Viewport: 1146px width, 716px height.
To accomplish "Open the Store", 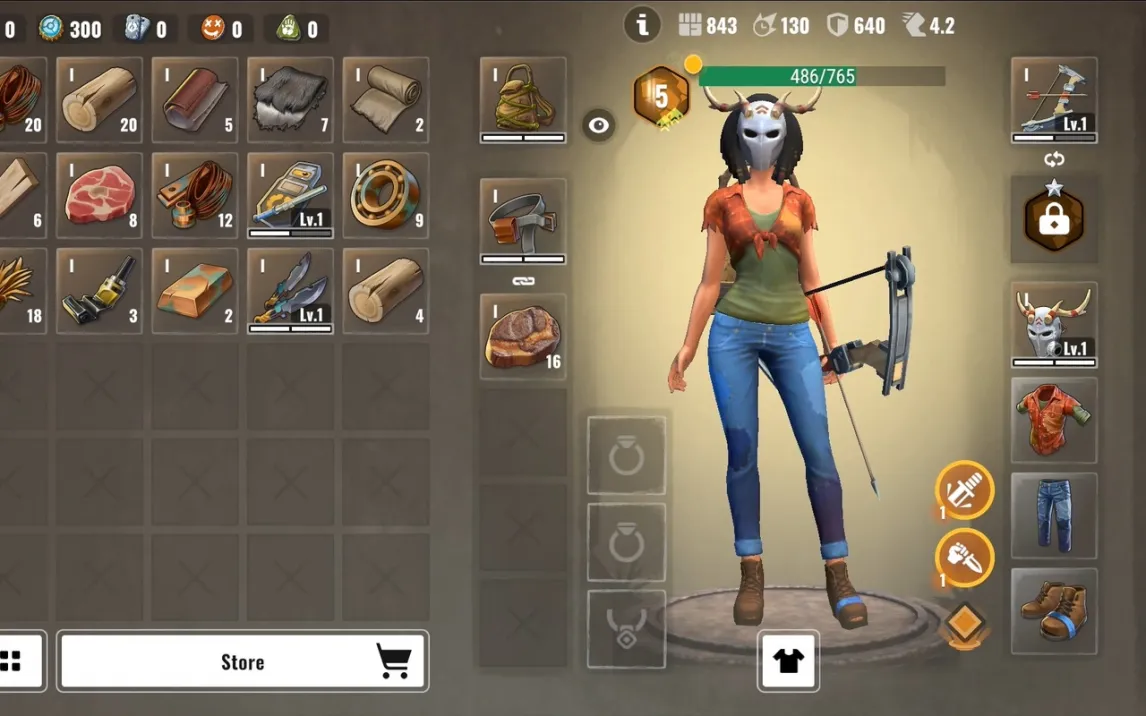I will click(243, 661).
